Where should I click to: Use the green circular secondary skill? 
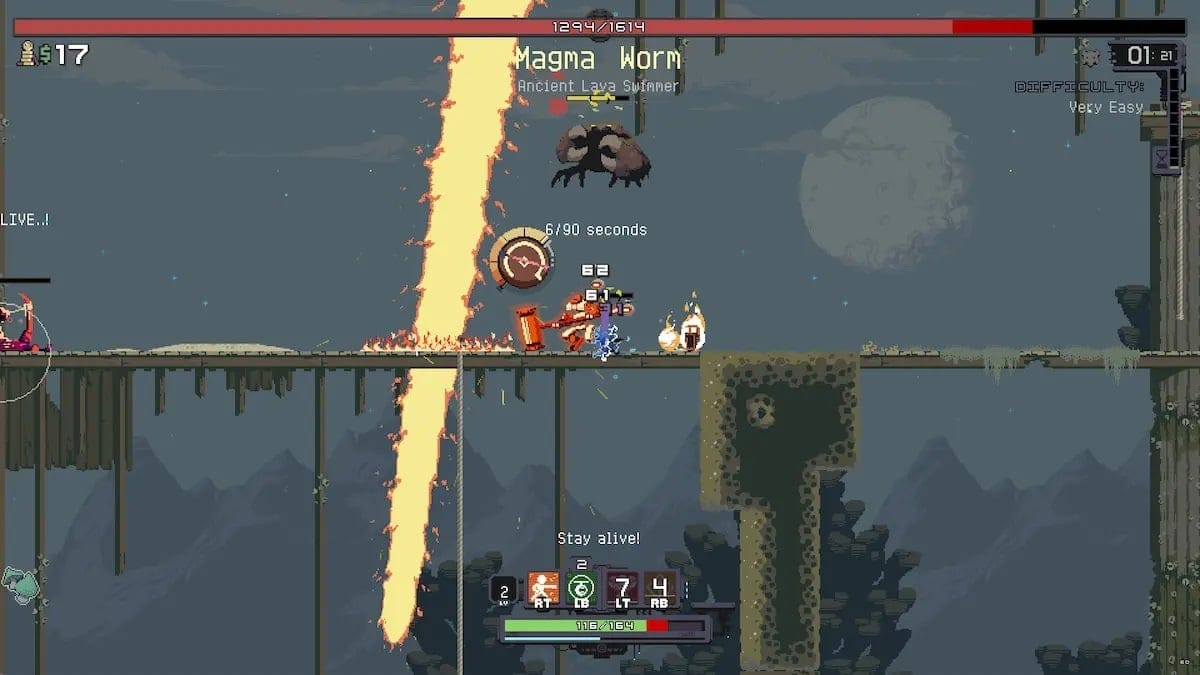click(581, 587)
